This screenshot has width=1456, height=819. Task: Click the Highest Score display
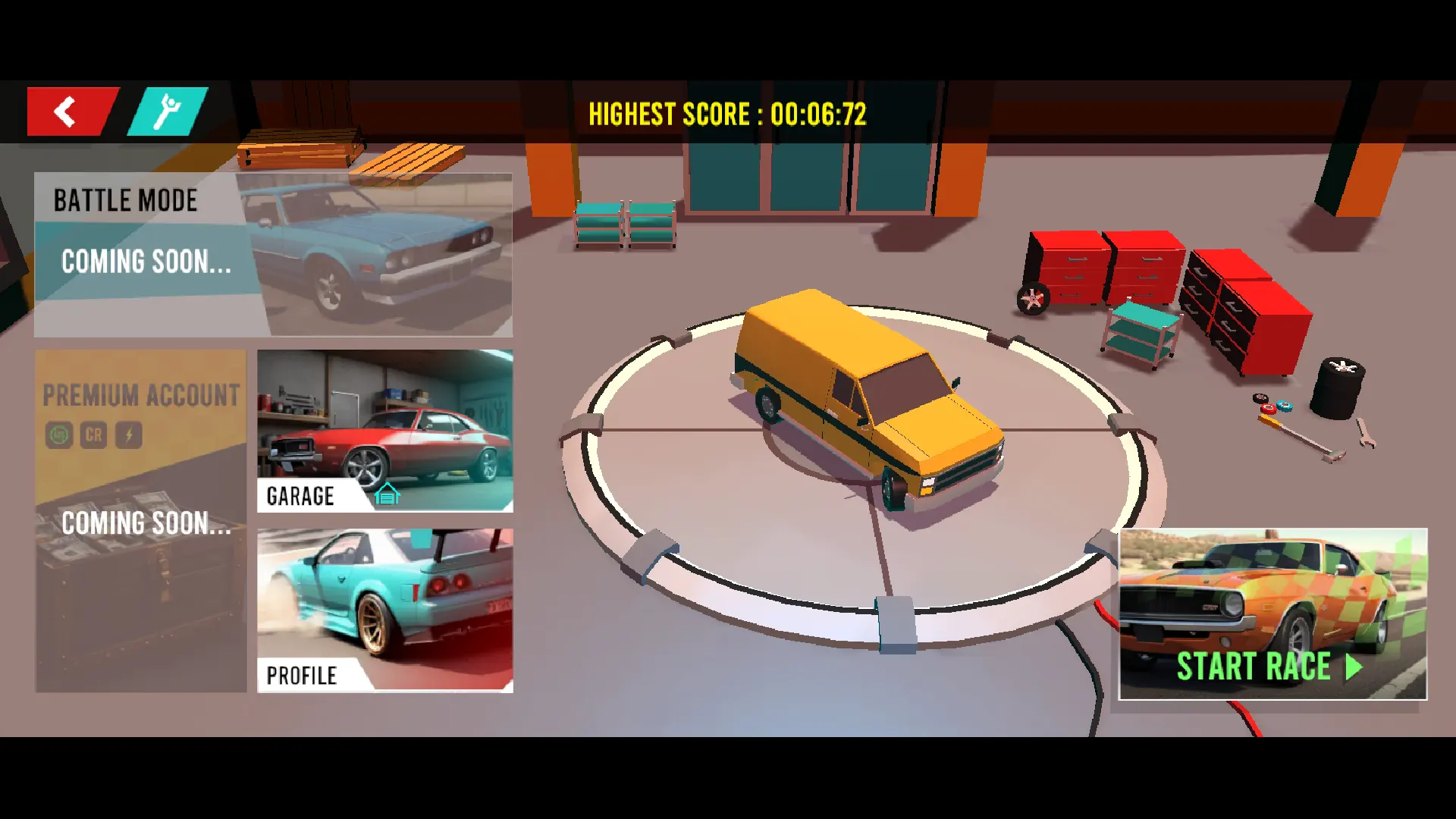pos(728,115)
